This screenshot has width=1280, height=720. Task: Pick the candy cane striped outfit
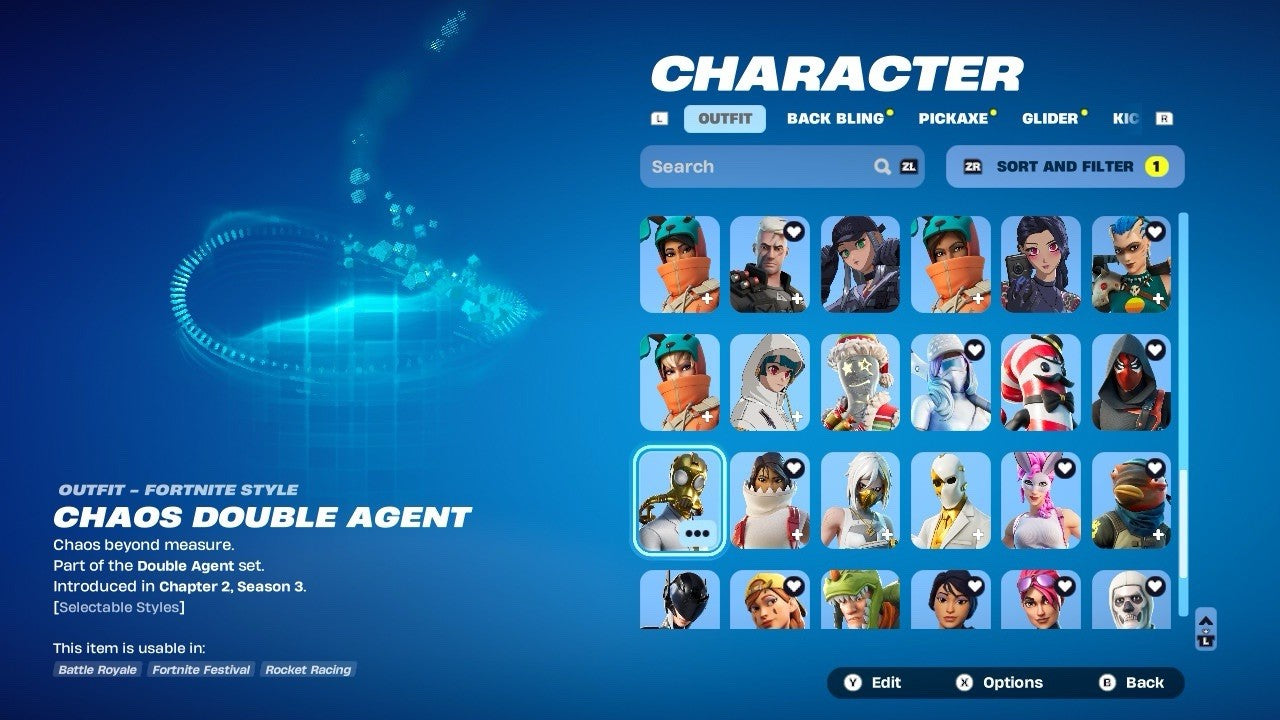coord(1041,382)
